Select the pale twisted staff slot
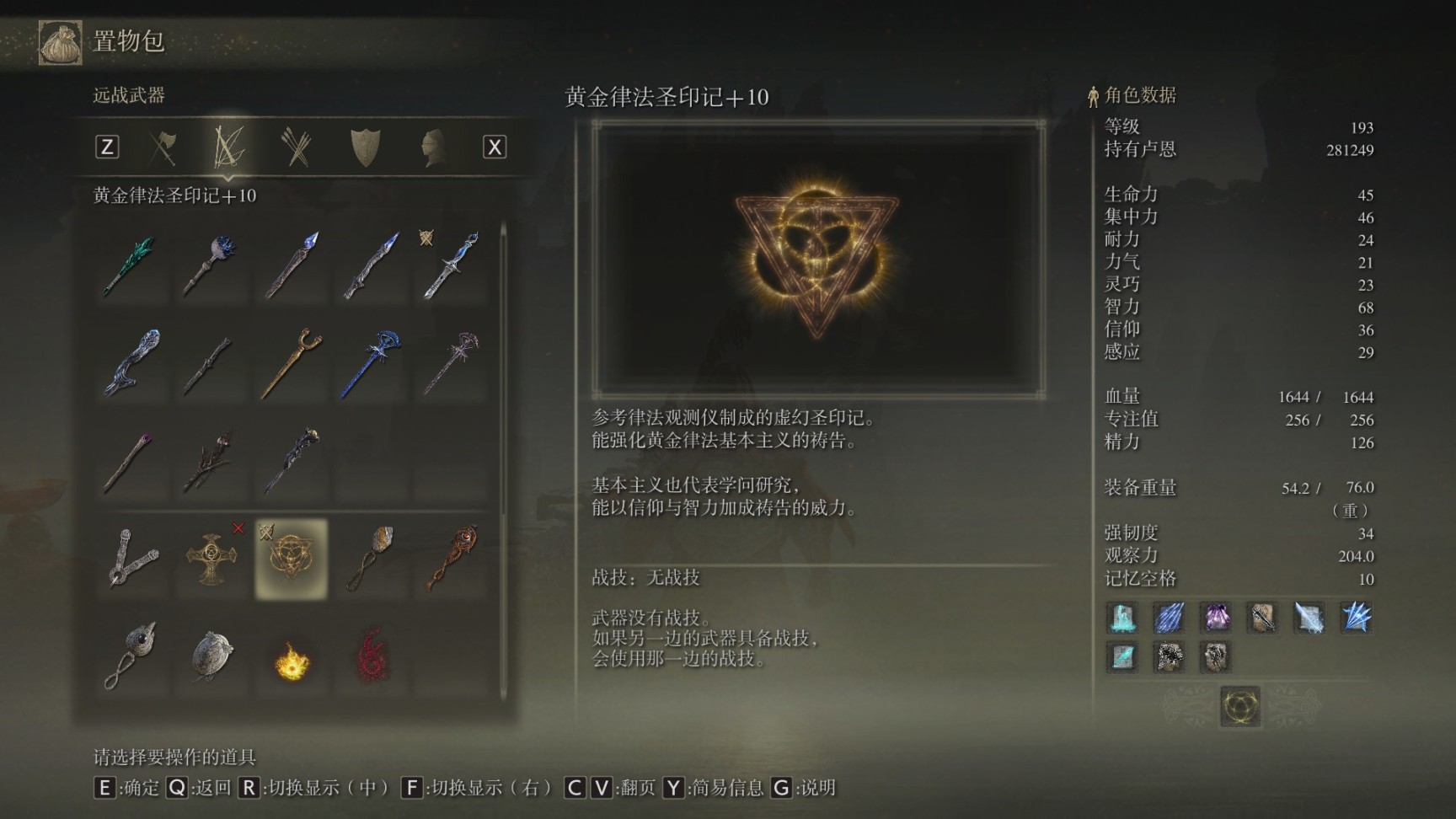The width and height of the screenshot is (1456, 819). coord(131,362)
